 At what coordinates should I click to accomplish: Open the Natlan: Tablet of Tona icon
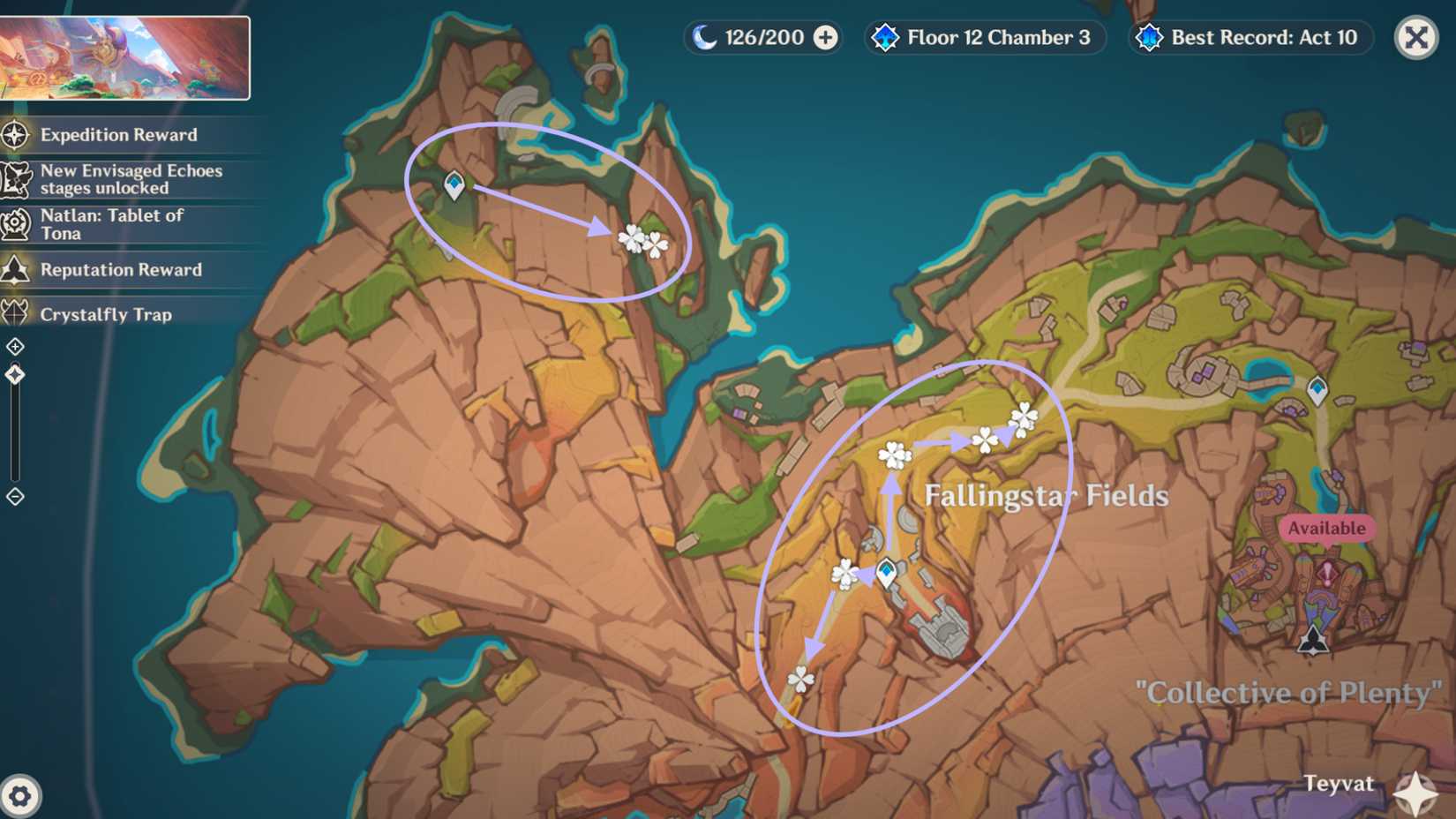13,223
